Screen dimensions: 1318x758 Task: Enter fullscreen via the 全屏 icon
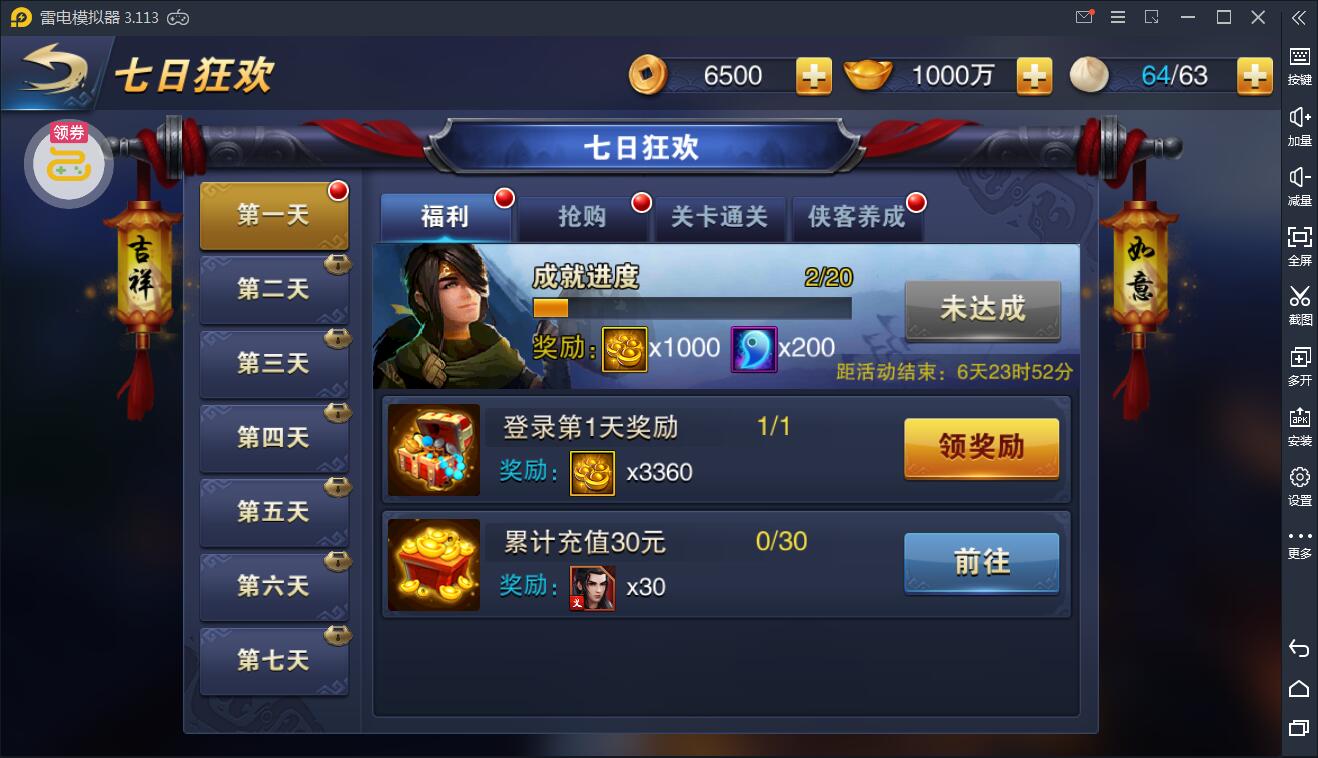(1298, 243)
